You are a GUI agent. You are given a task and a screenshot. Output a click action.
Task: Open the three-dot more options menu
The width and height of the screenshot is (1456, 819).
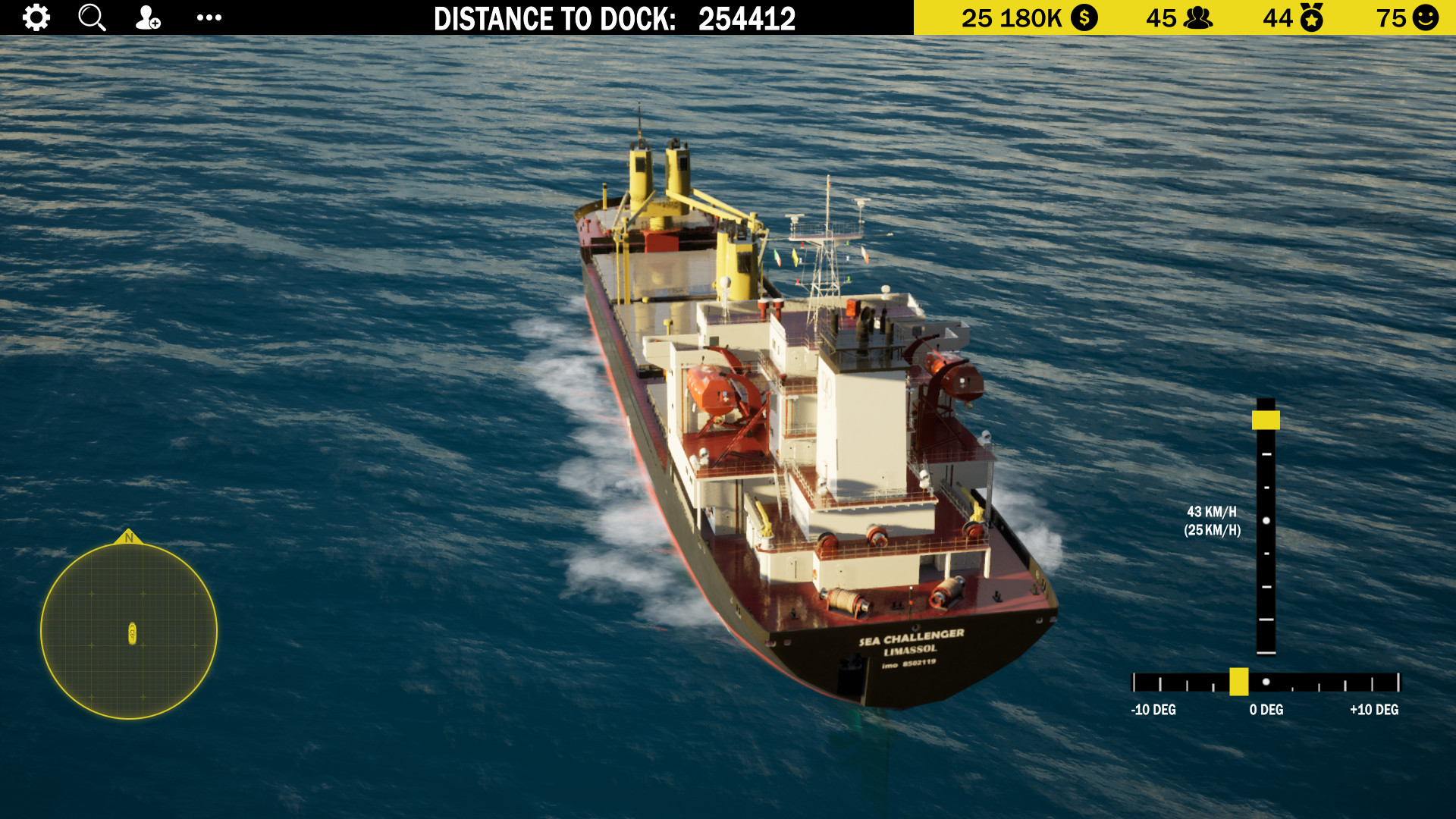pos(209,17)
